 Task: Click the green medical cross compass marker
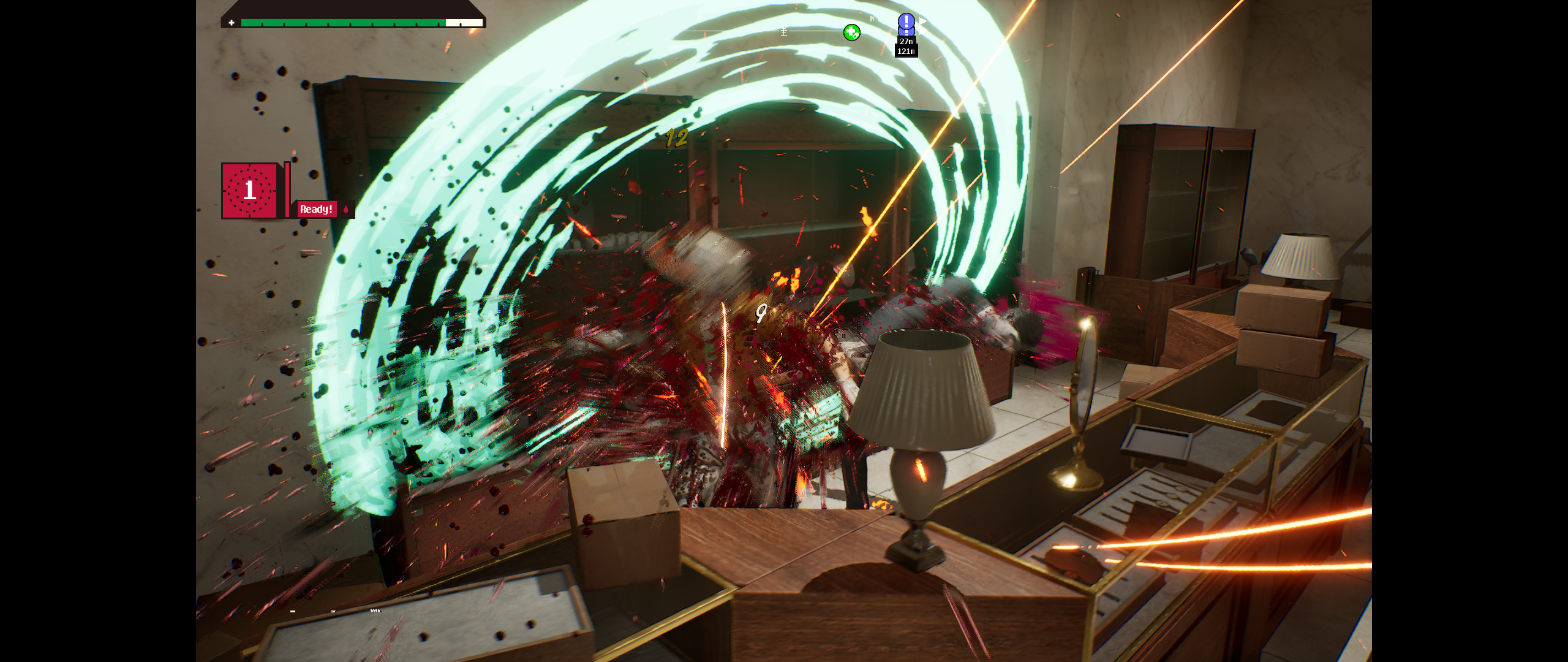[851, 32]
